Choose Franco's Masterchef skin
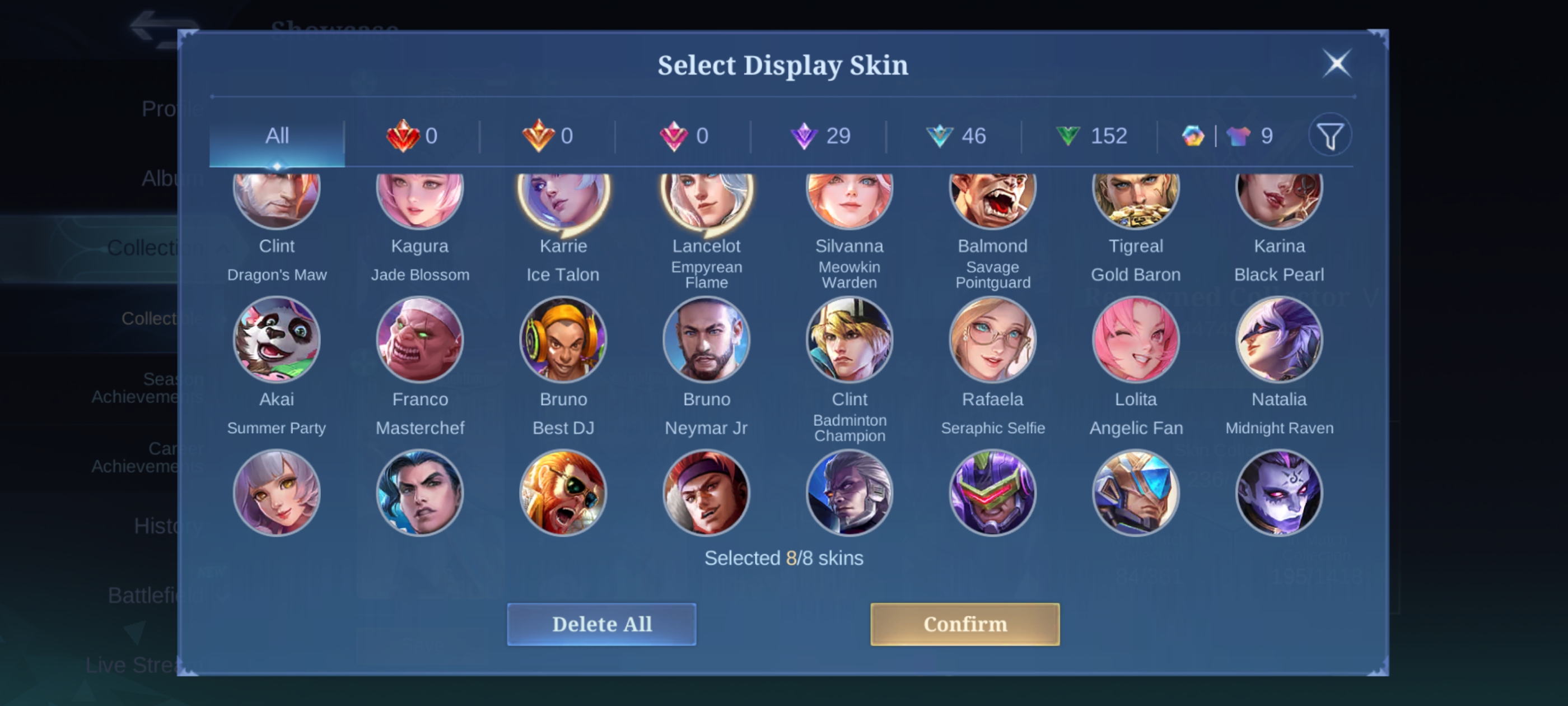 point(420,340)
